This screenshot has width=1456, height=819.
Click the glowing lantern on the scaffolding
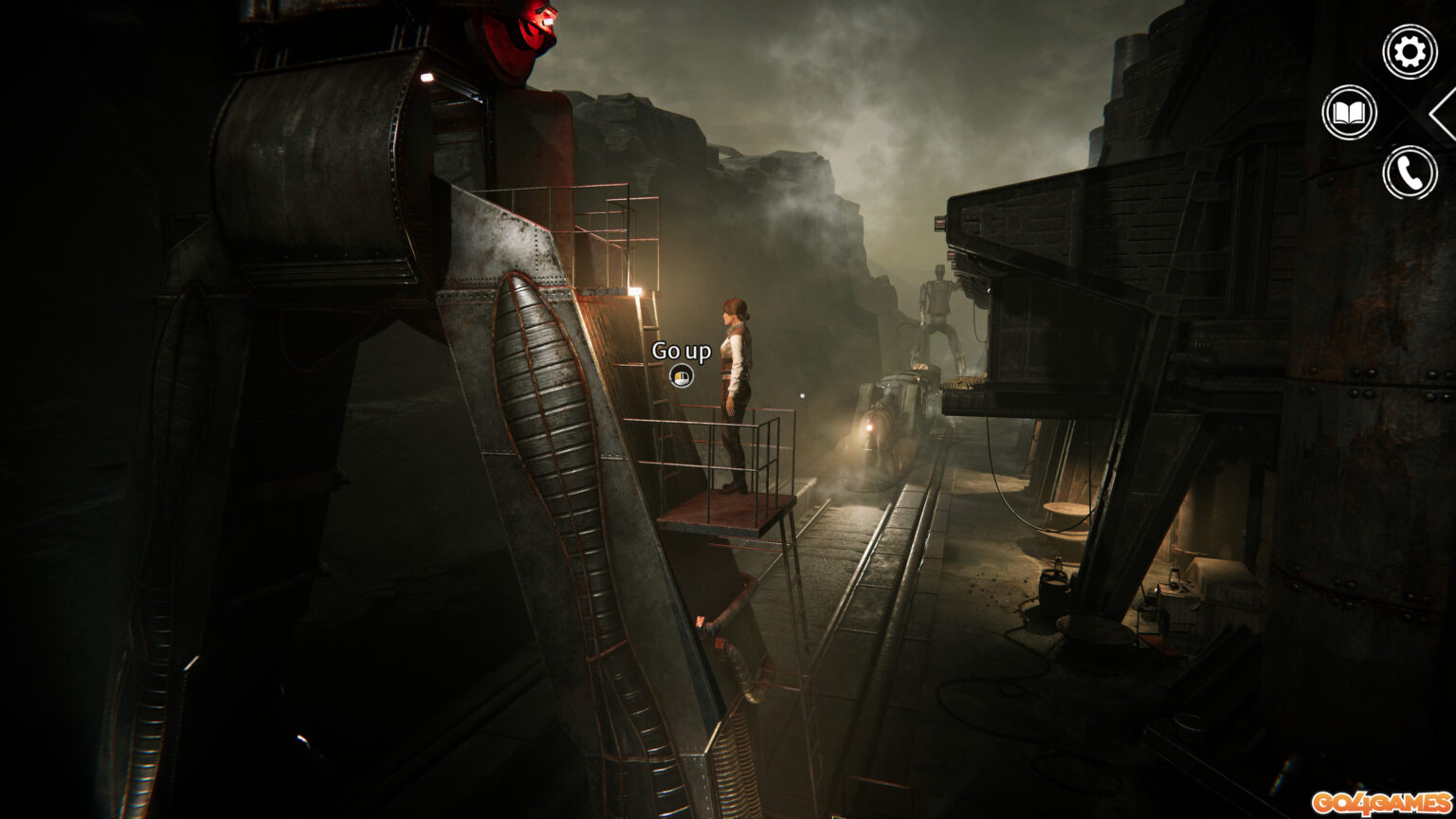[637, 289]
